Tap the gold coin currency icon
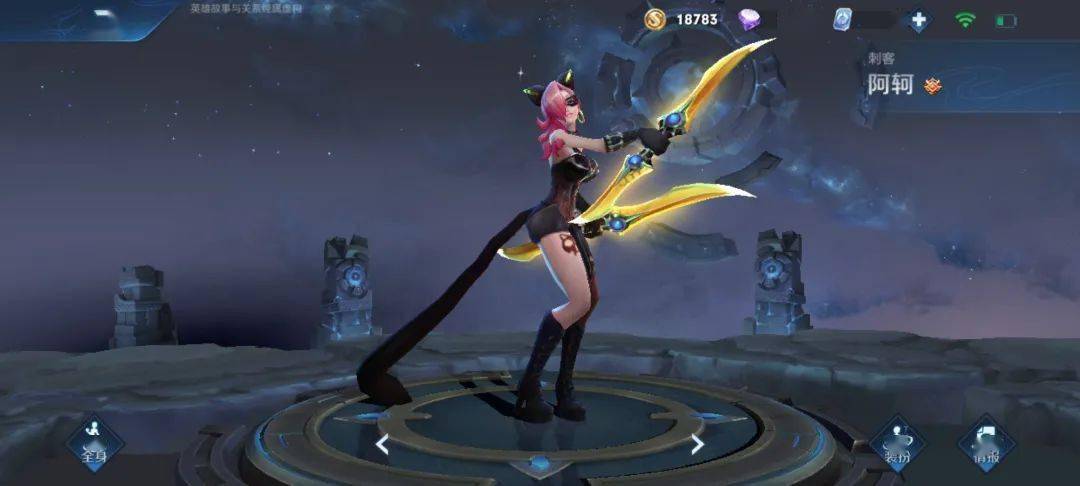Image resolution: width=1080 pixels, height=486 pixels. (x=655, y=19)
